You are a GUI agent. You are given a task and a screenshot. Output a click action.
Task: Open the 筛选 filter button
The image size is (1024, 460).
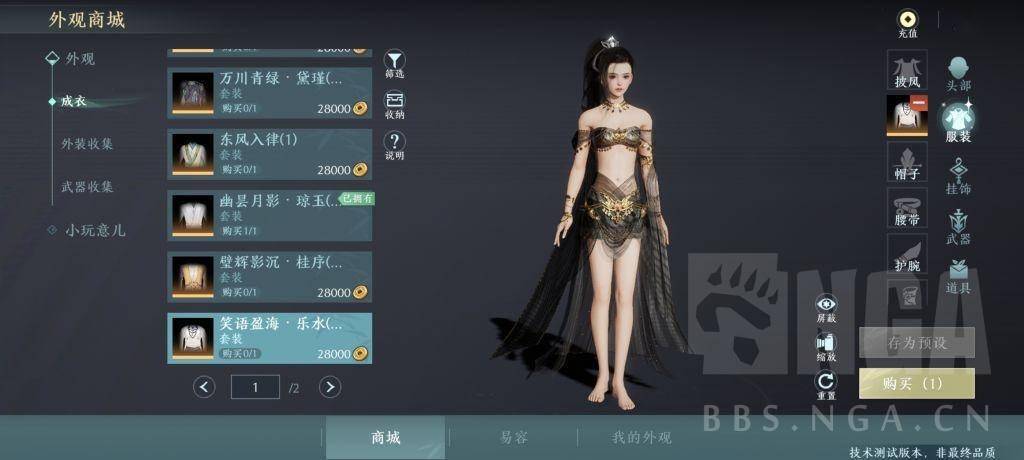click(x=395, y=63)
